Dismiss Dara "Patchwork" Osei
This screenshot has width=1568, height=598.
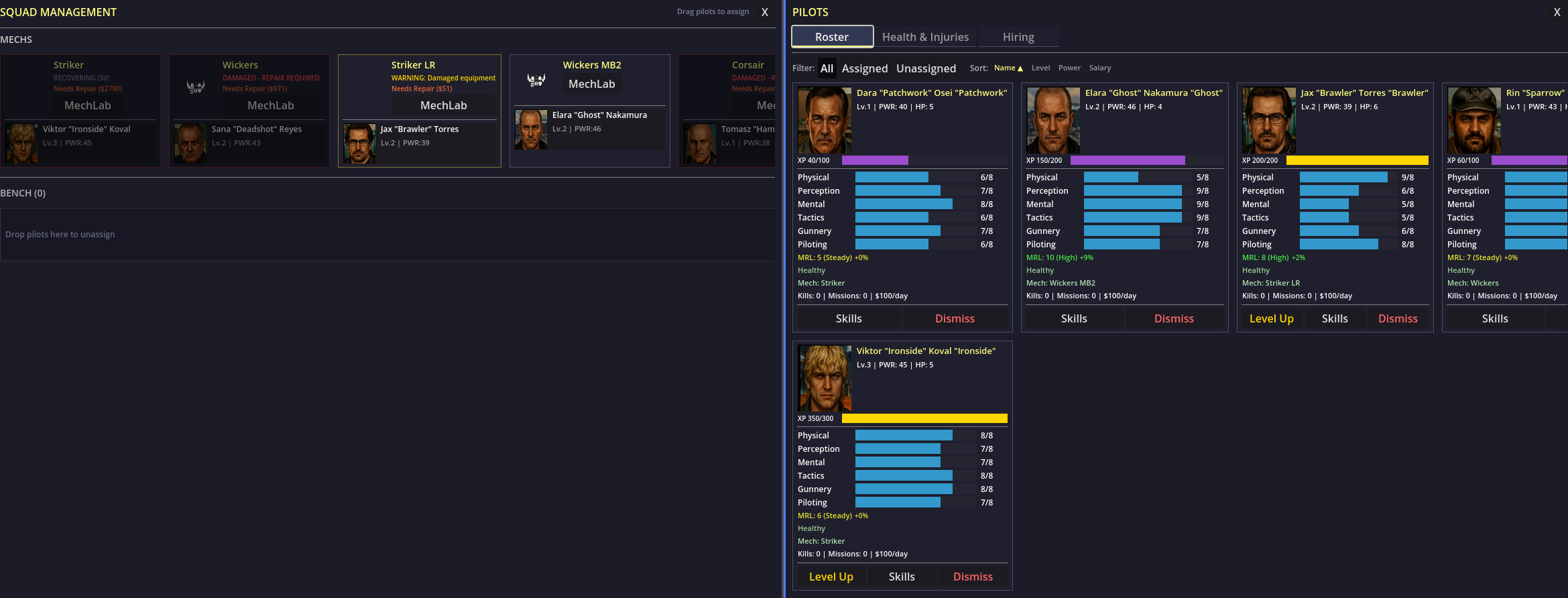point(955,318)
